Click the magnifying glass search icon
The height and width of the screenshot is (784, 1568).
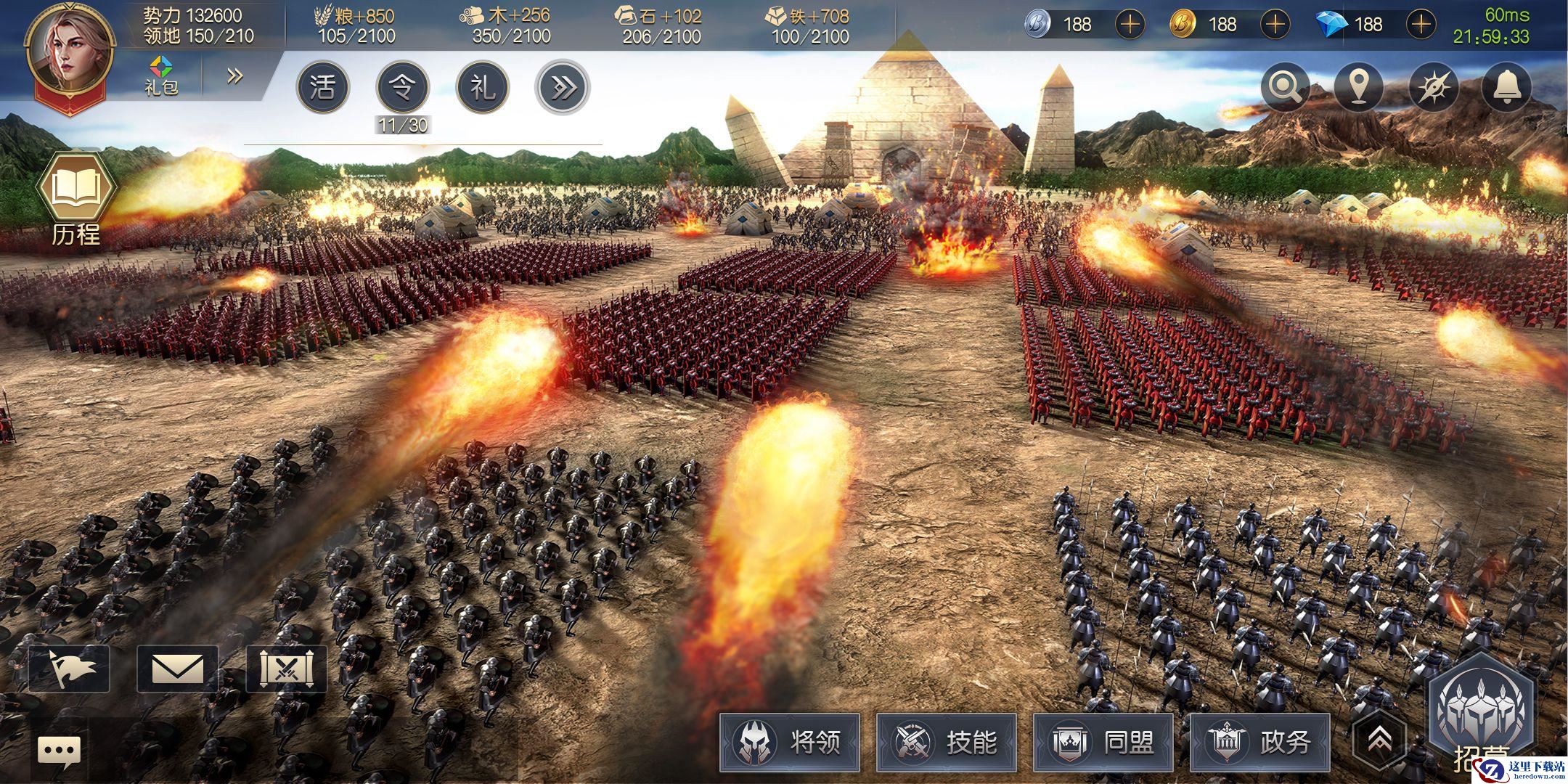[1285, 88]
